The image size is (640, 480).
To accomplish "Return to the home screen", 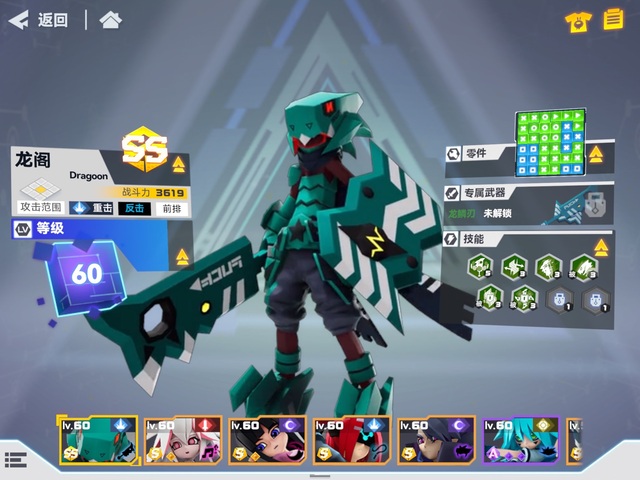I will [111, 20].
